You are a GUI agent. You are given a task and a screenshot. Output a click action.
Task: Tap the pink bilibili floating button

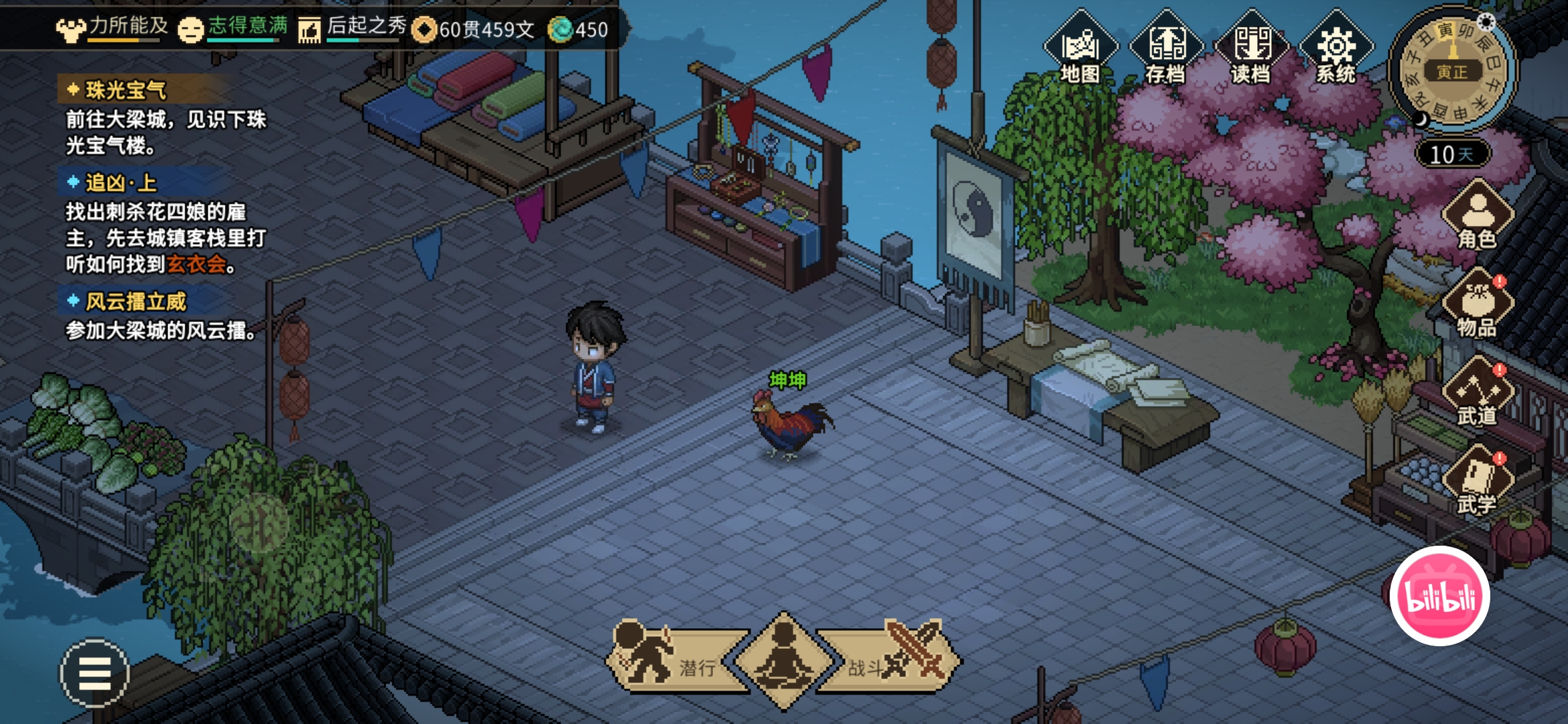pos(1439,596)
